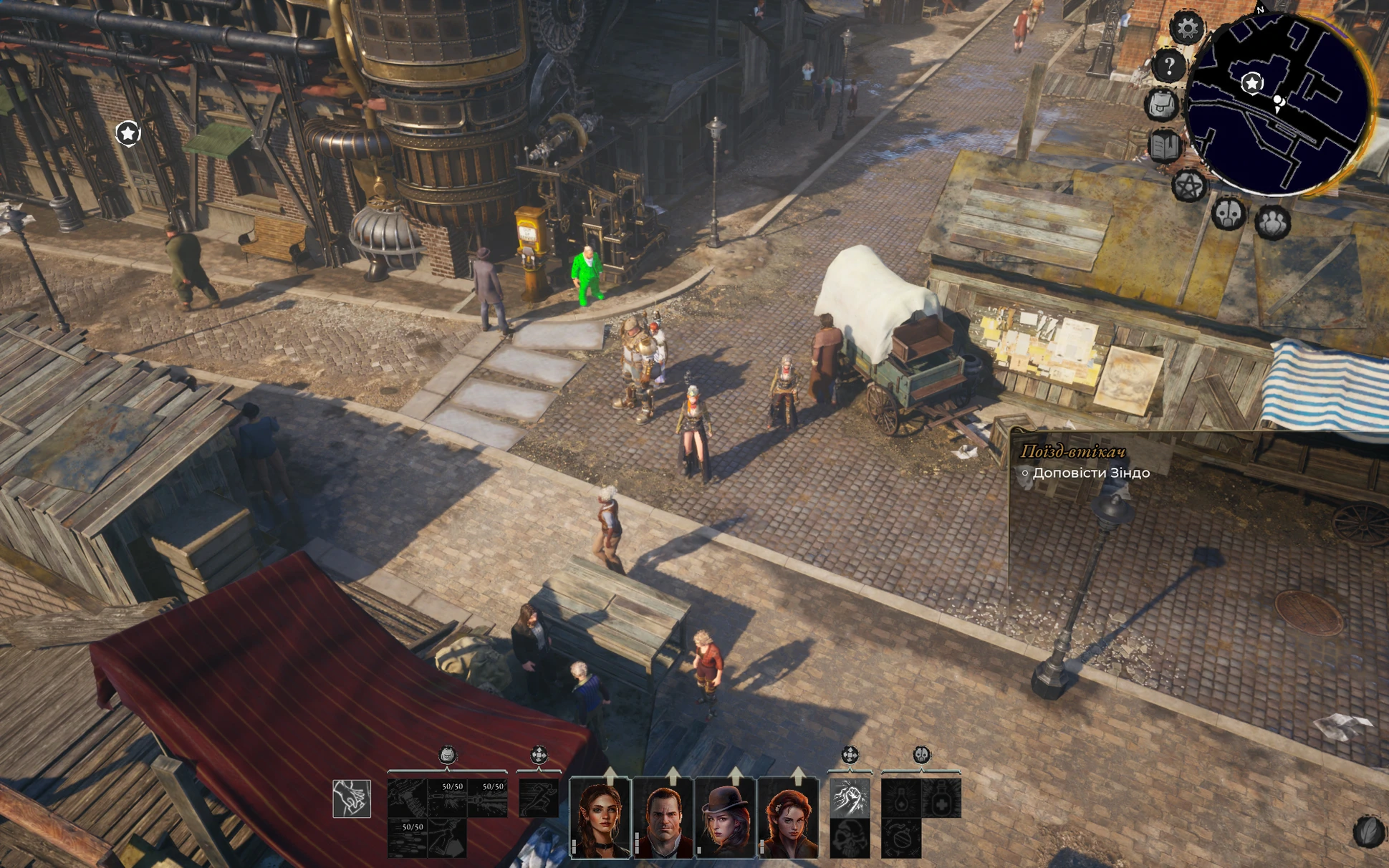This screenshot has width=1389, height=868.
Task: Use the round bomb grenade slot
Action: click(x=900, y=838)
